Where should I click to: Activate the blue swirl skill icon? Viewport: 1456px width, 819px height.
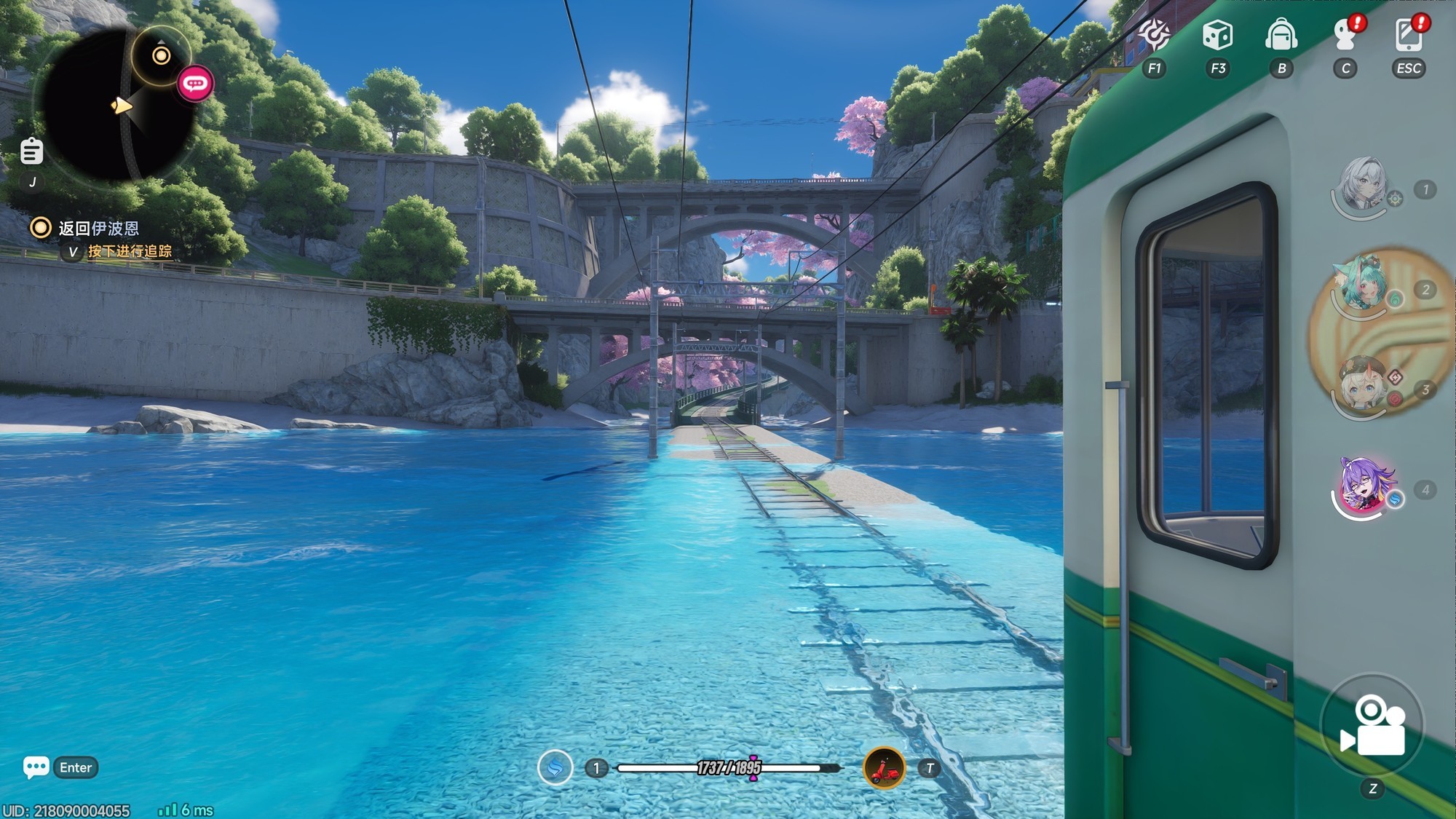(x=555, y=767)
